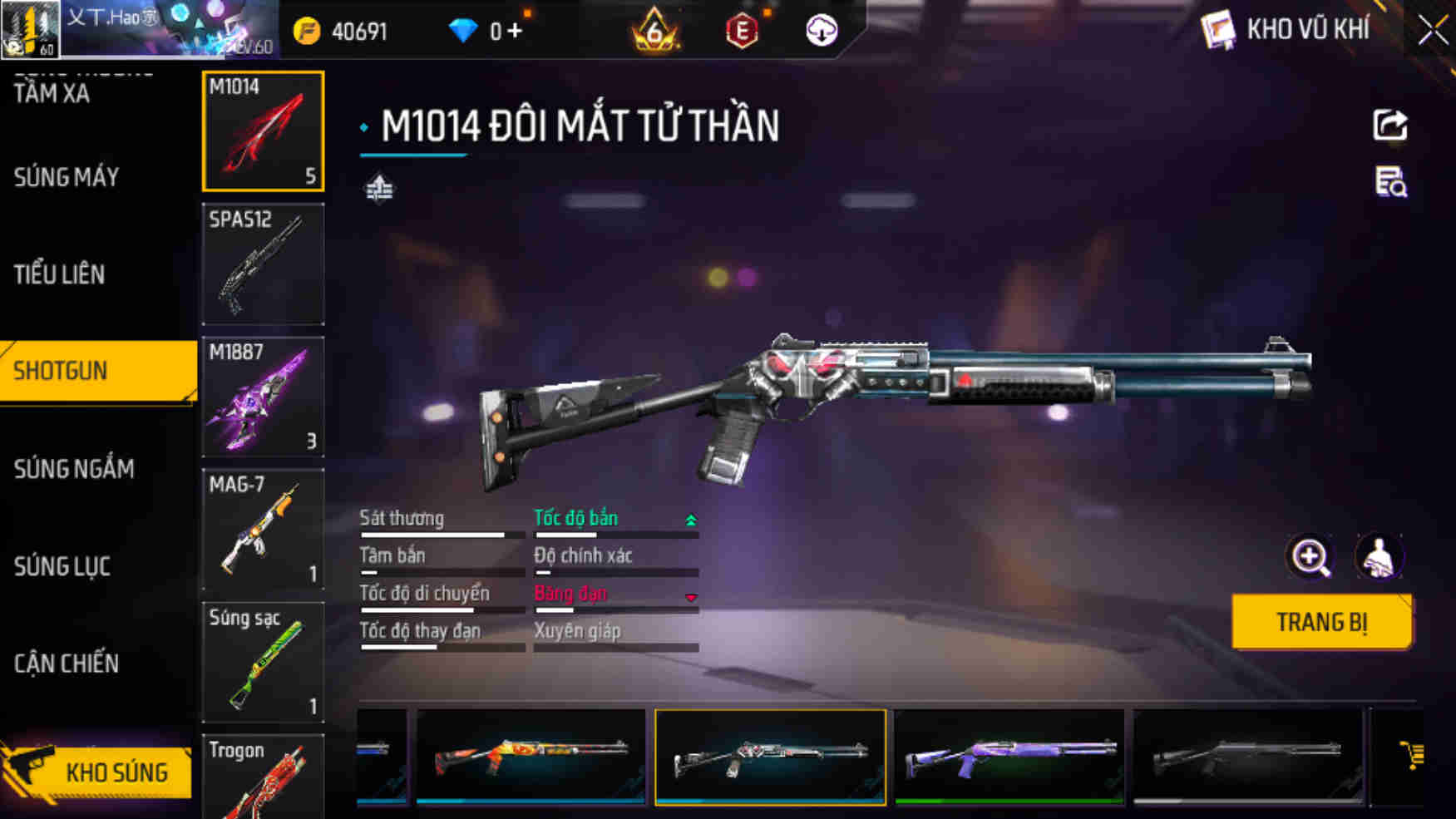Click the share icon
1456x819 pixels.
click(x=1389, y=126)
